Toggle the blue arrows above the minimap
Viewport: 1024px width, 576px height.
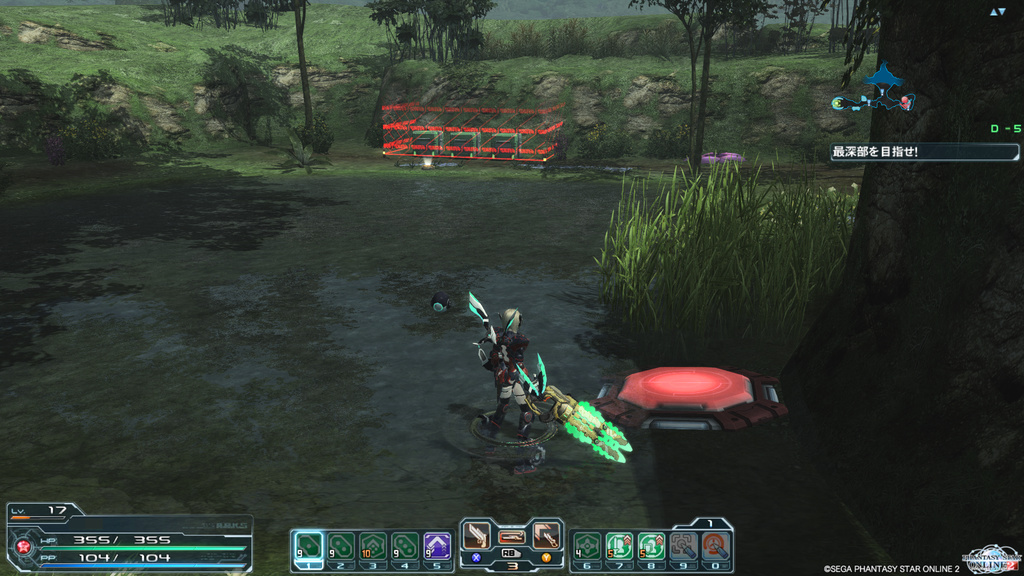pos(997,12)
